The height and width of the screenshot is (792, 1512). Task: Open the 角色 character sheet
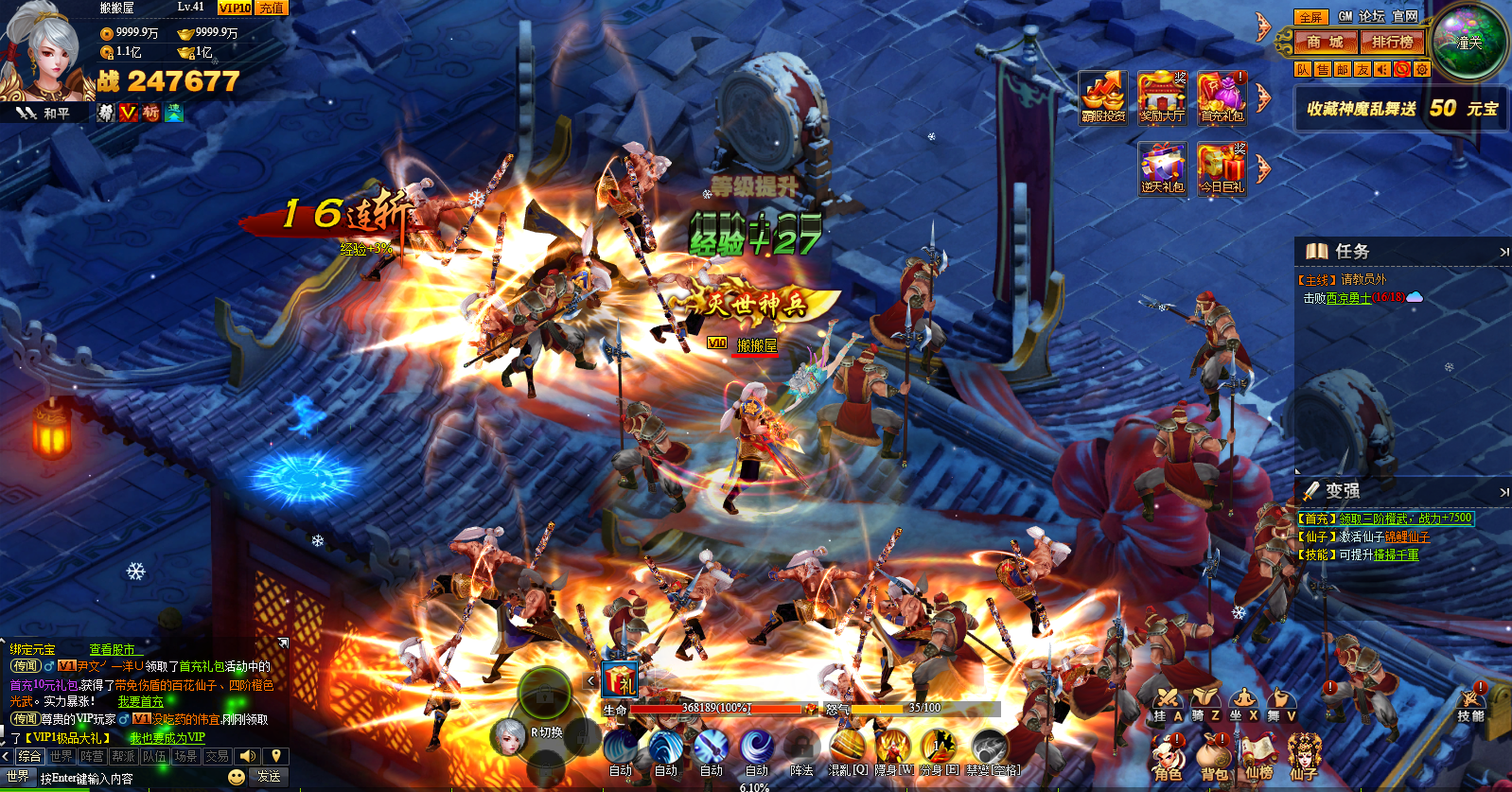1168,758
